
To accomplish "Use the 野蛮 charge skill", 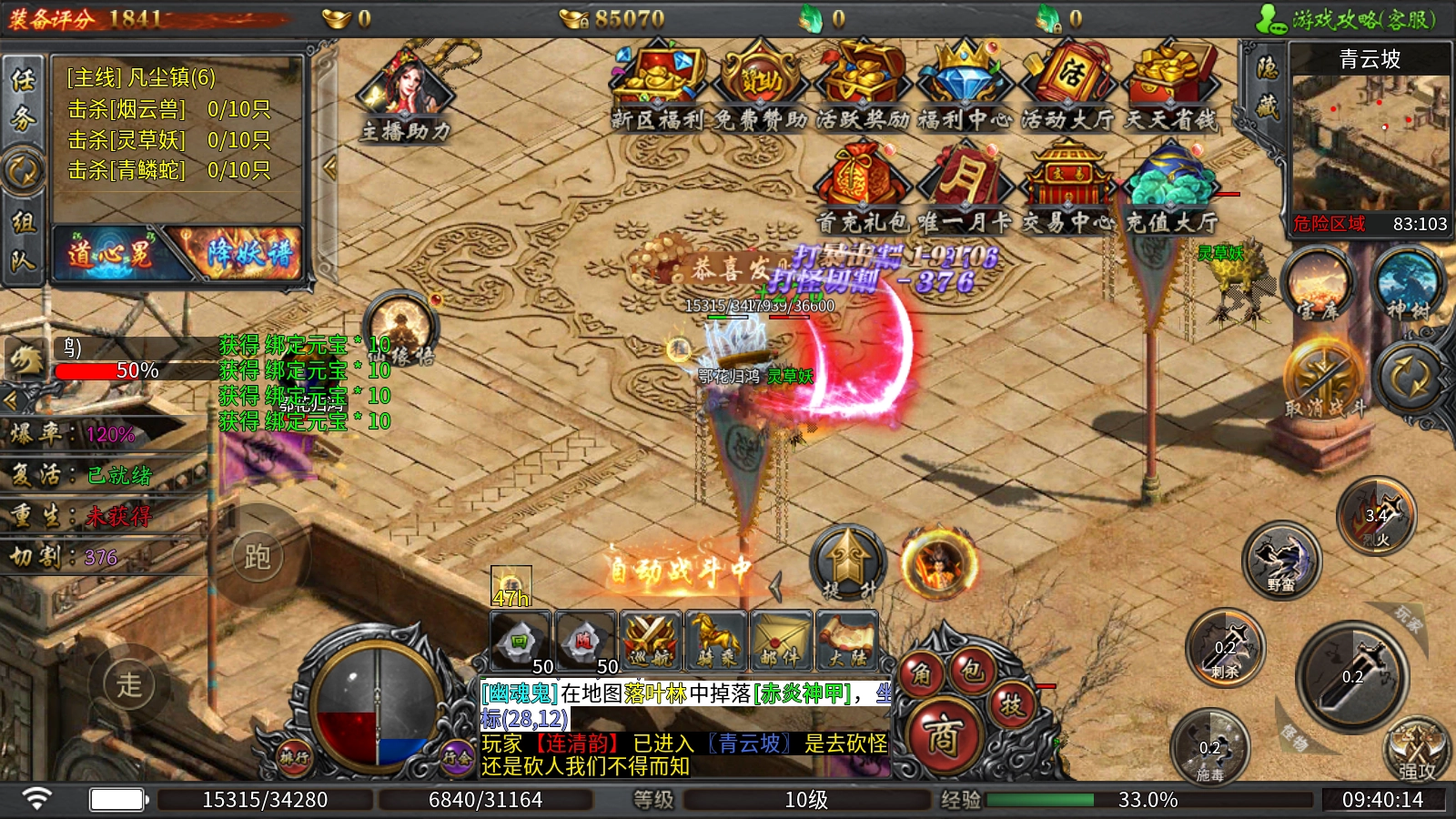I will click(x=1282, y=561).
